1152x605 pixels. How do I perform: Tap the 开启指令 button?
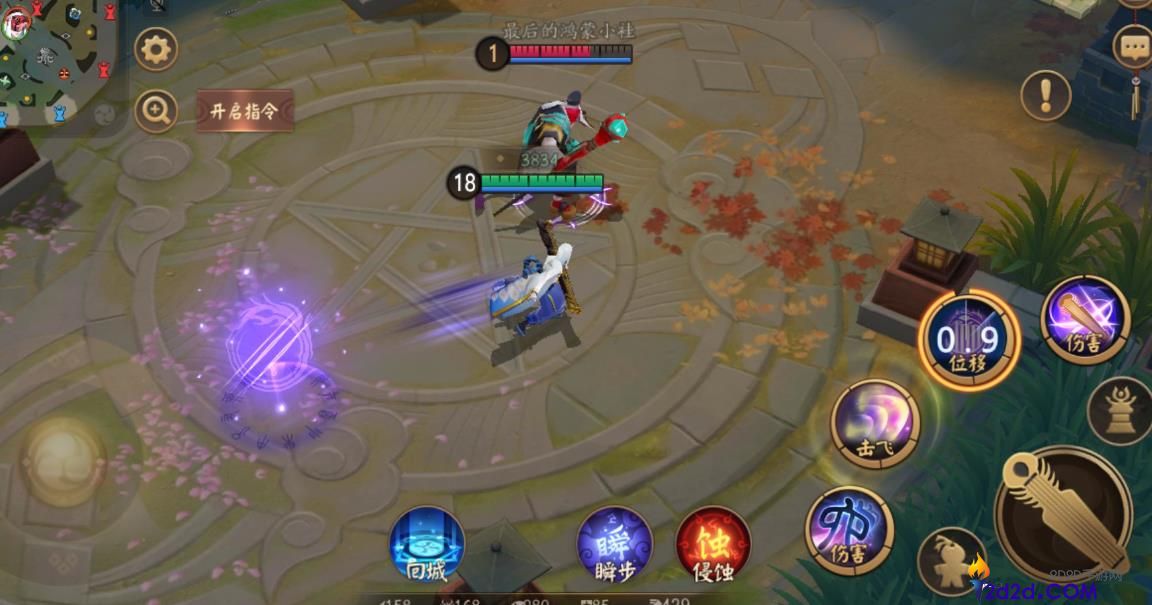244,111
